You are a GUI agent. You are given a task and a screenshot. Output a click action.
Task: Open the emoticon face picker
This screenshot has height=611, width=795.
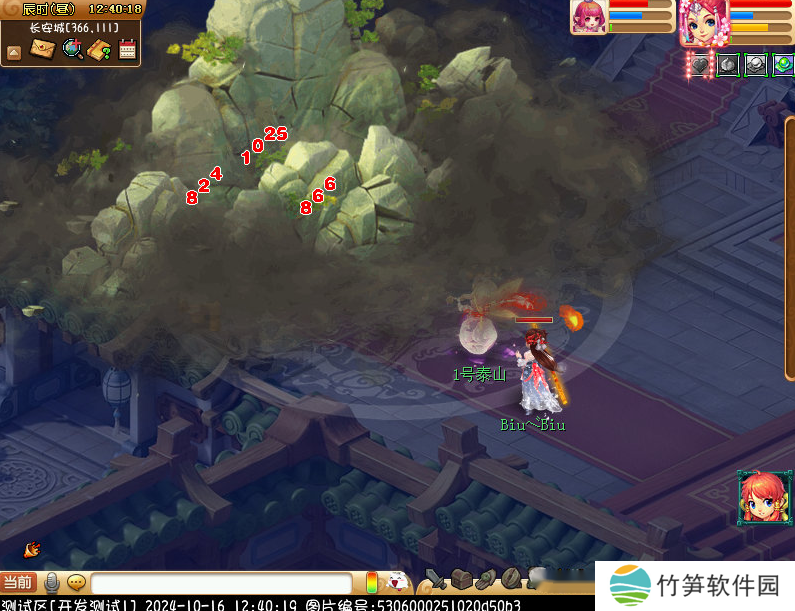click(398, 581)
